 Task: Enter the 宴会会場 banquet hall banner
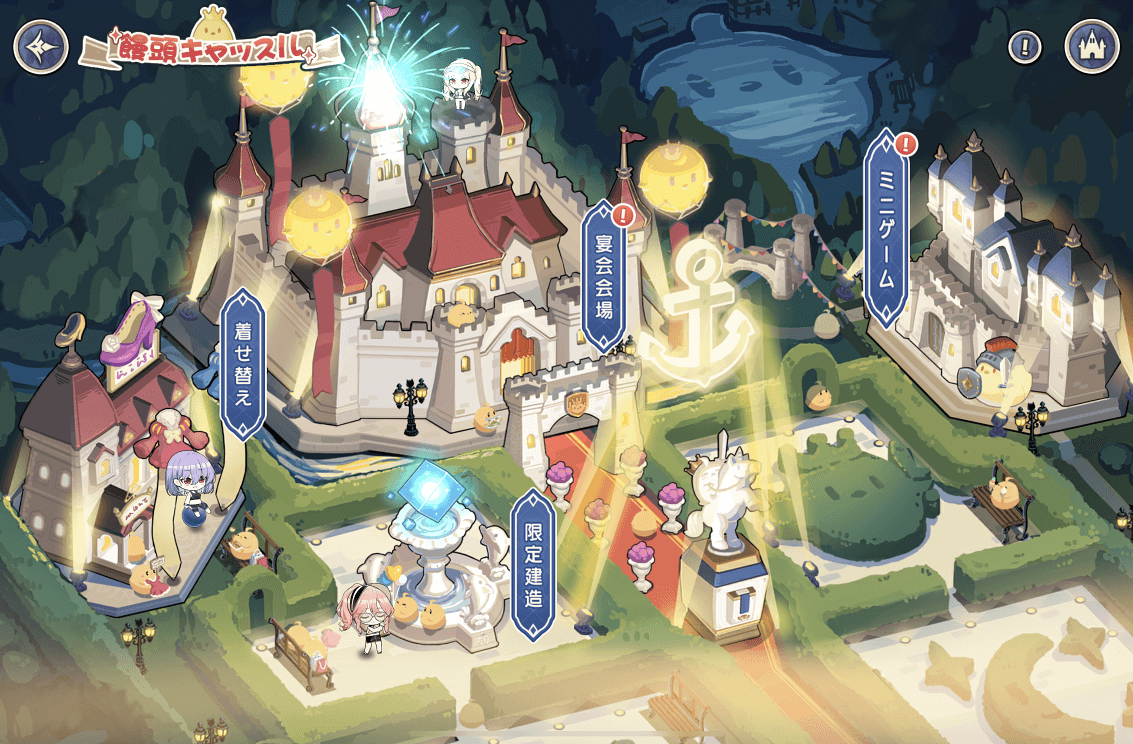pos(604,275)
